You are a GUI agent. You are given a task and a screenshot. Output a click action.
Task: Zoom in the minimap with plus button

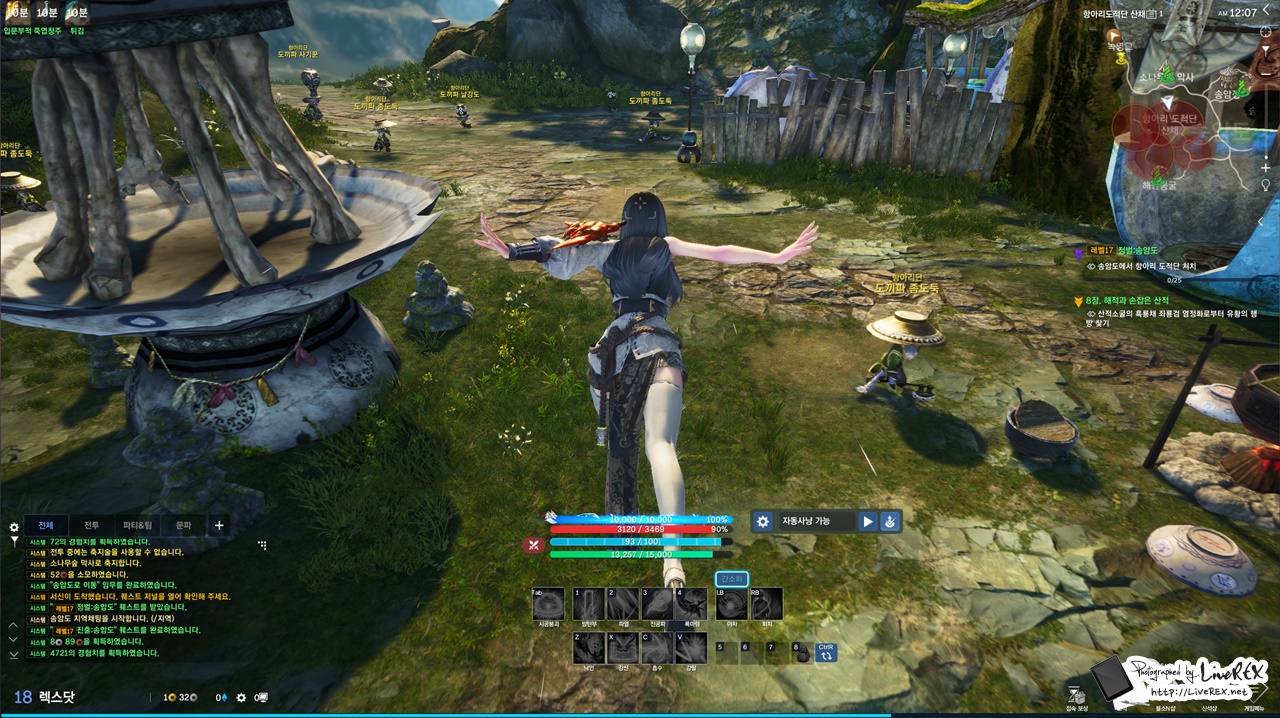[x=1266, y=166]
